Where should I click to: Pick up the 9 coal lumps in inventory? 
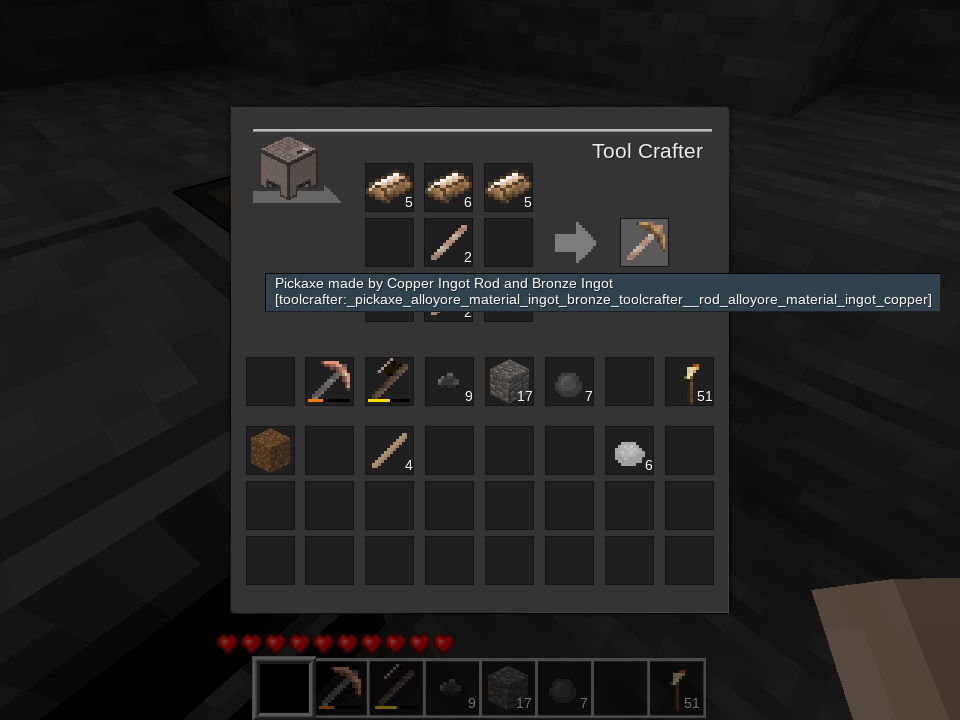coord(449,381)
